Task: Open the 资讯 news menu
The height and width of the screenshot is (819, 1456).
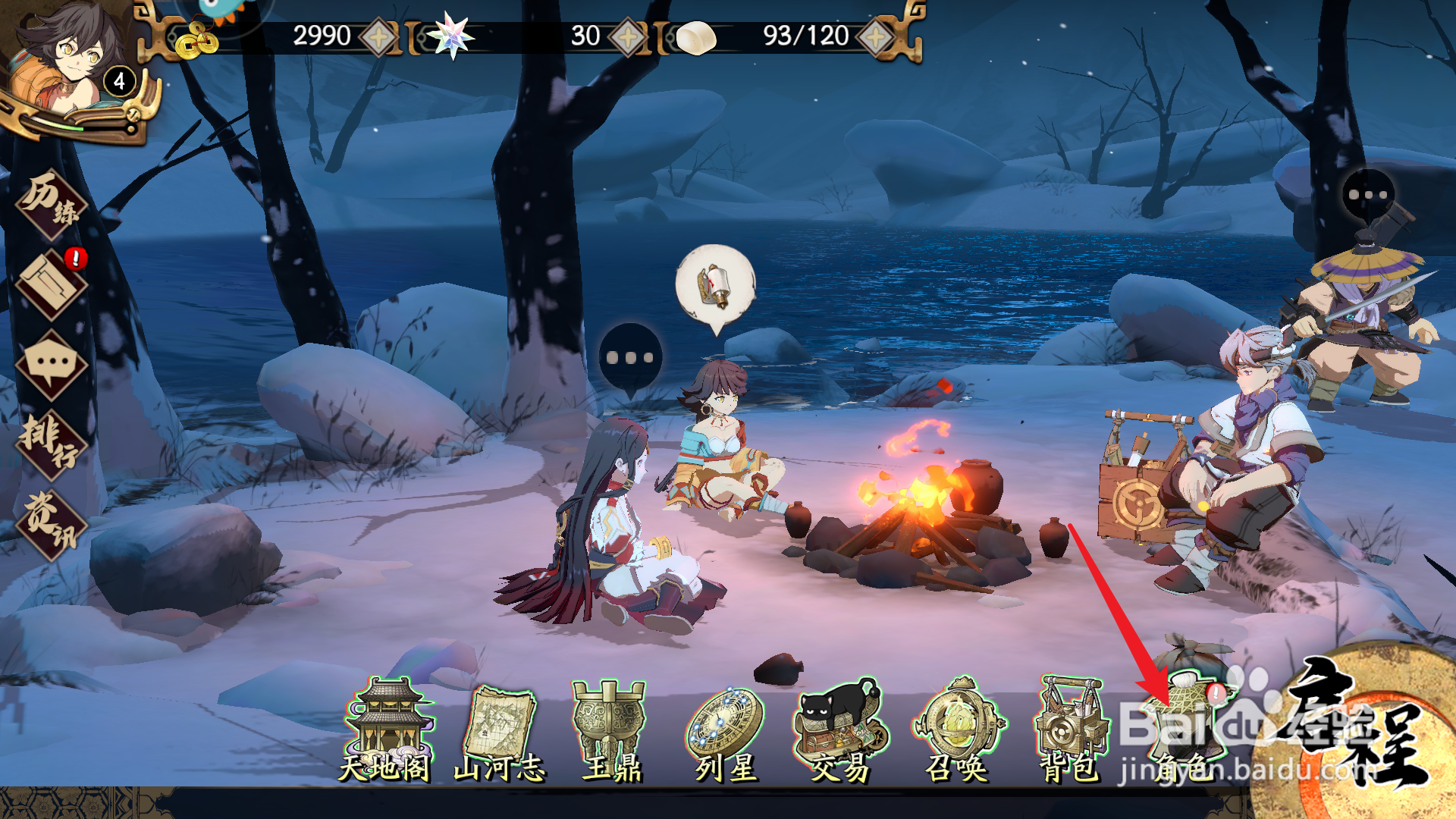Action: (52, 523)
